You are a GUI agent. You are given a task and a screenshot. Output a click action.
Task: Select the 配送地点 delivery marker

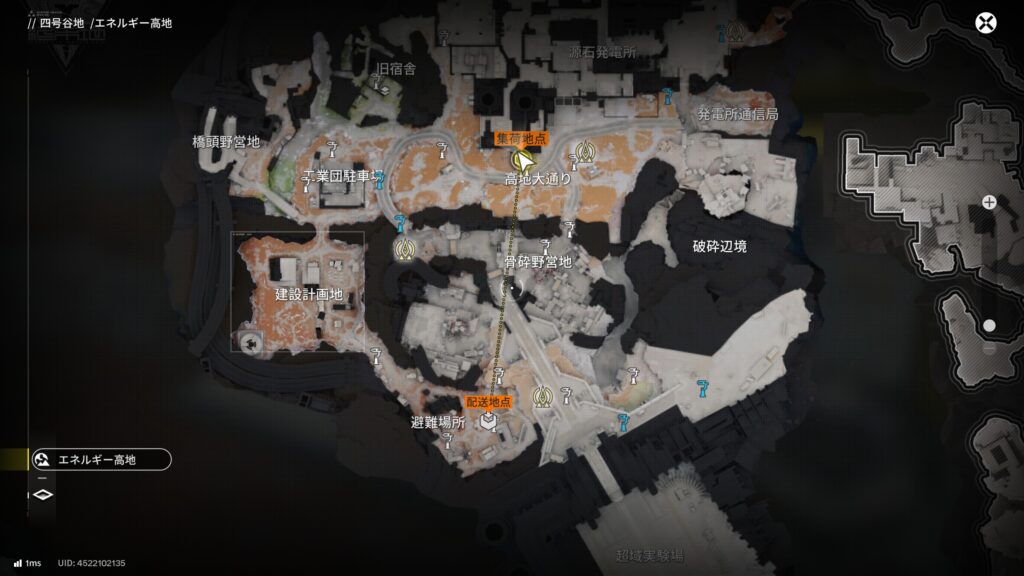click(x=488, y=420)
